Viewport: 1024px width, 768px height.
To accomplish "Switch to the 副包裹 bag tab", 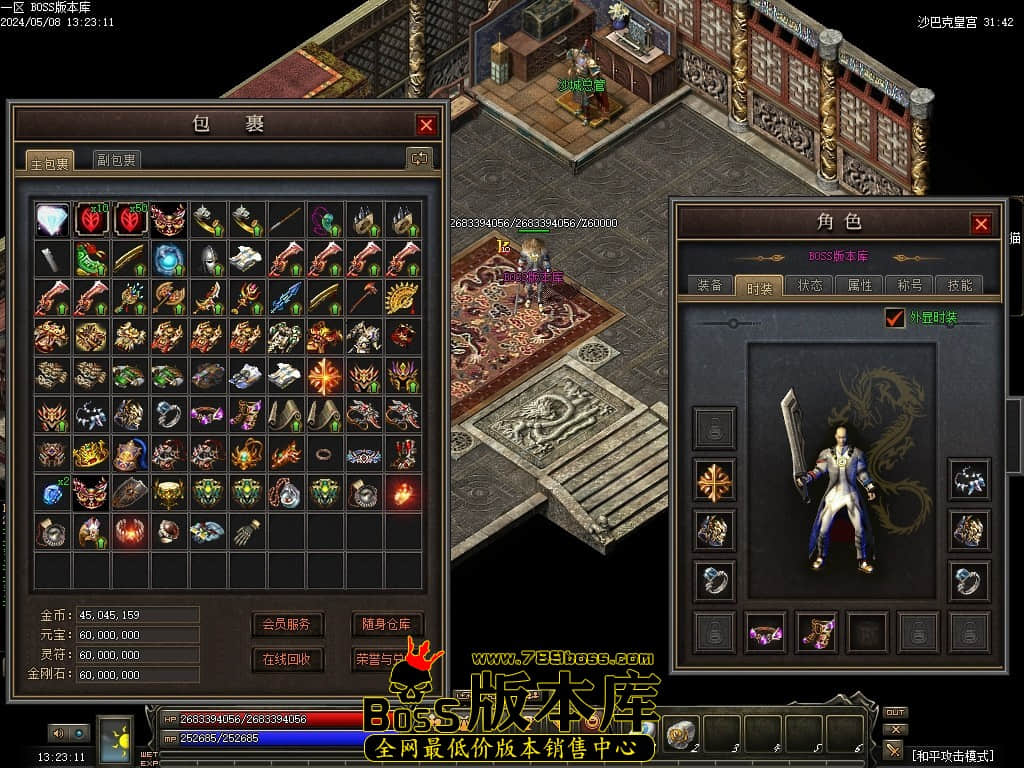I will coord(117,160).
